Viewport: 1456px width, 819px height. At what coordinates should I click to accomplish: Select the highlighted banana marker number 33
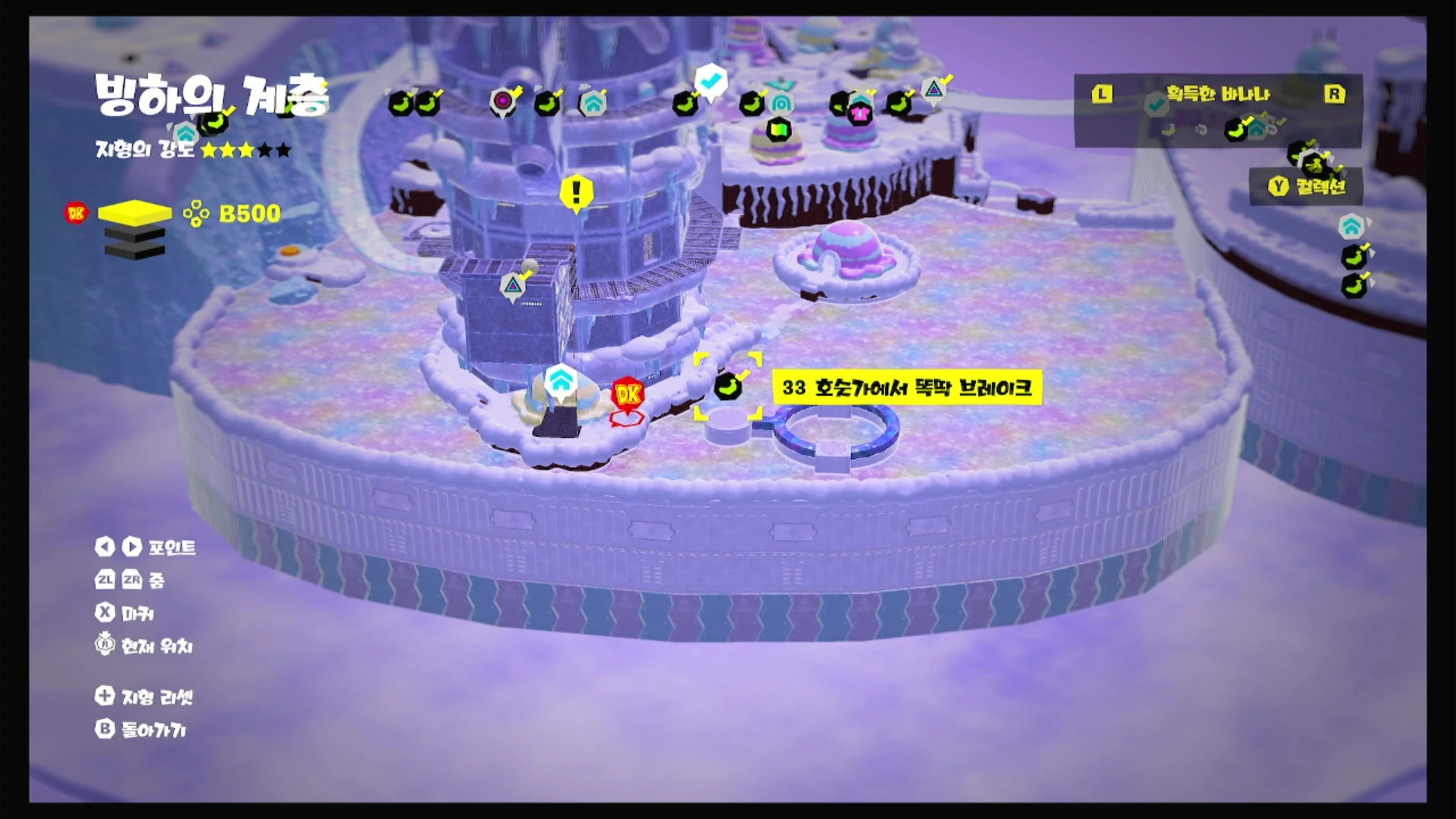click(x=727, y=387)
